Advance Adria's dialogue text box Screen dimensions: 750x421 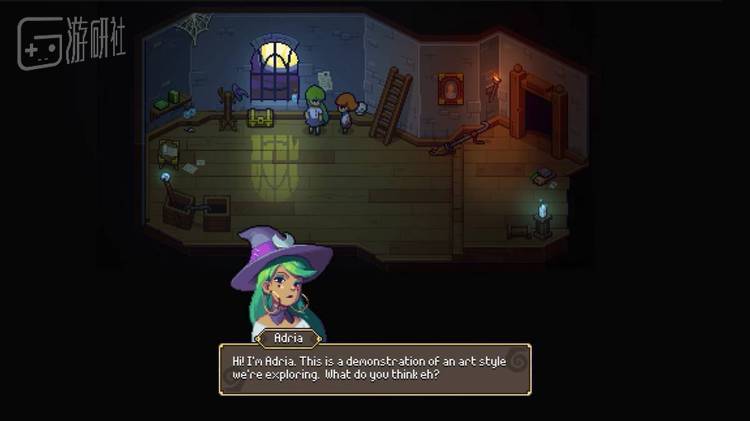(x=374, y=368)
